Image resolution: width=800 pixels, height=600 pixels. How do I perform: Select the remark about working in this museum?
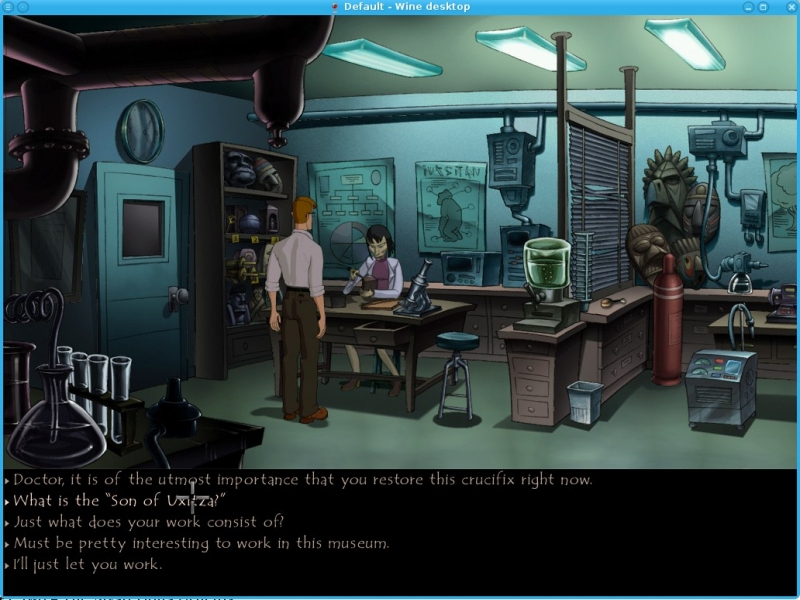[200, 543]
